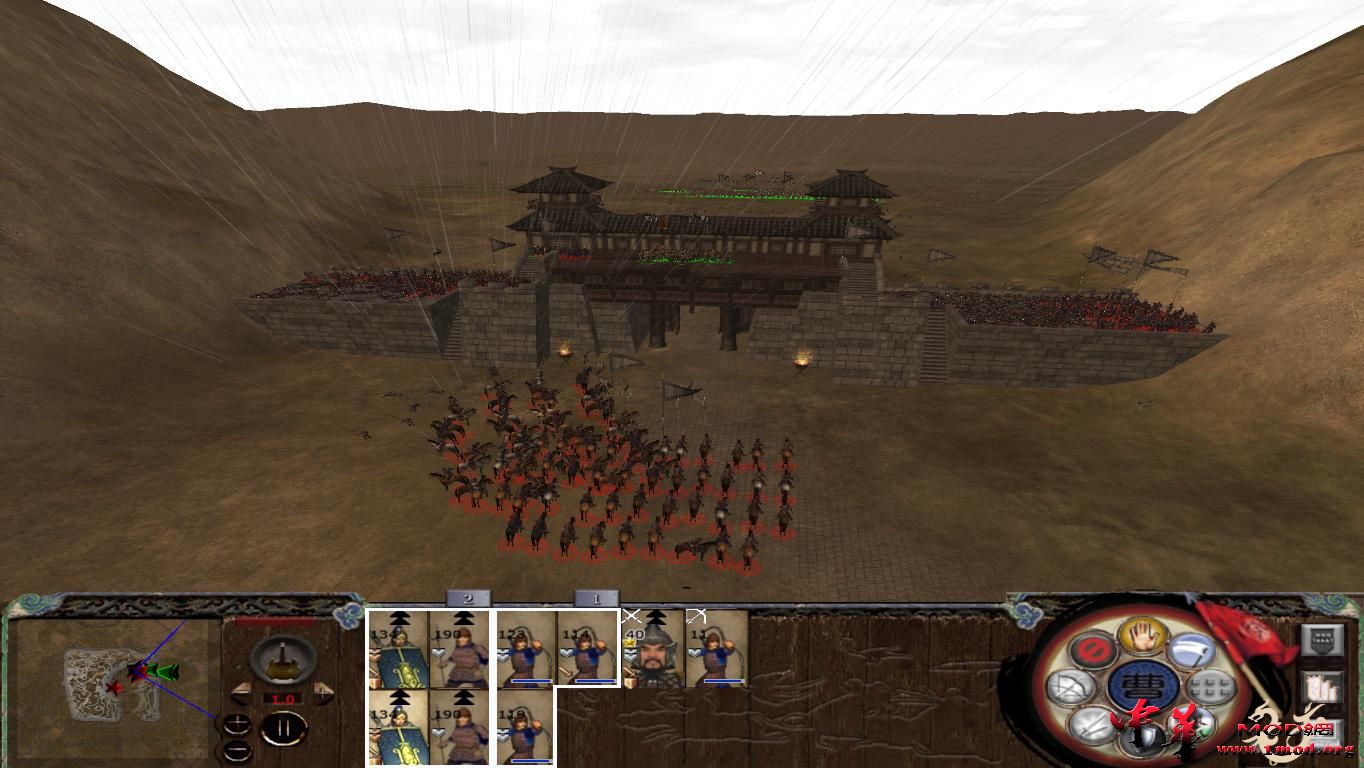Open the scrolls panel icon on the right edge

(1323, 686)
